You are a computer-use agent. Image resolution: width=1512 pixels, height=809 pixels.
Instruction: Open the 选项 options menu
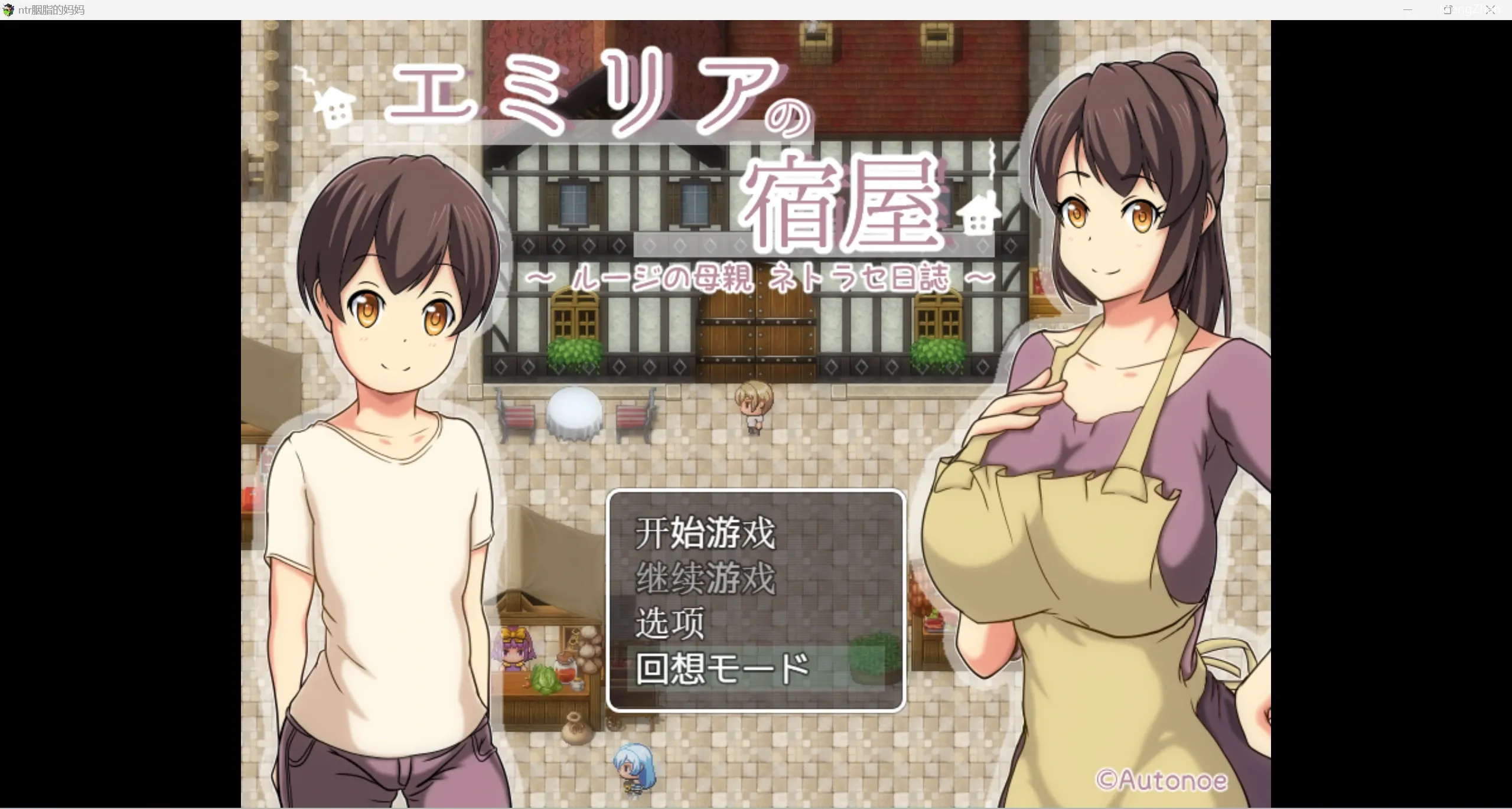(670, 624)
